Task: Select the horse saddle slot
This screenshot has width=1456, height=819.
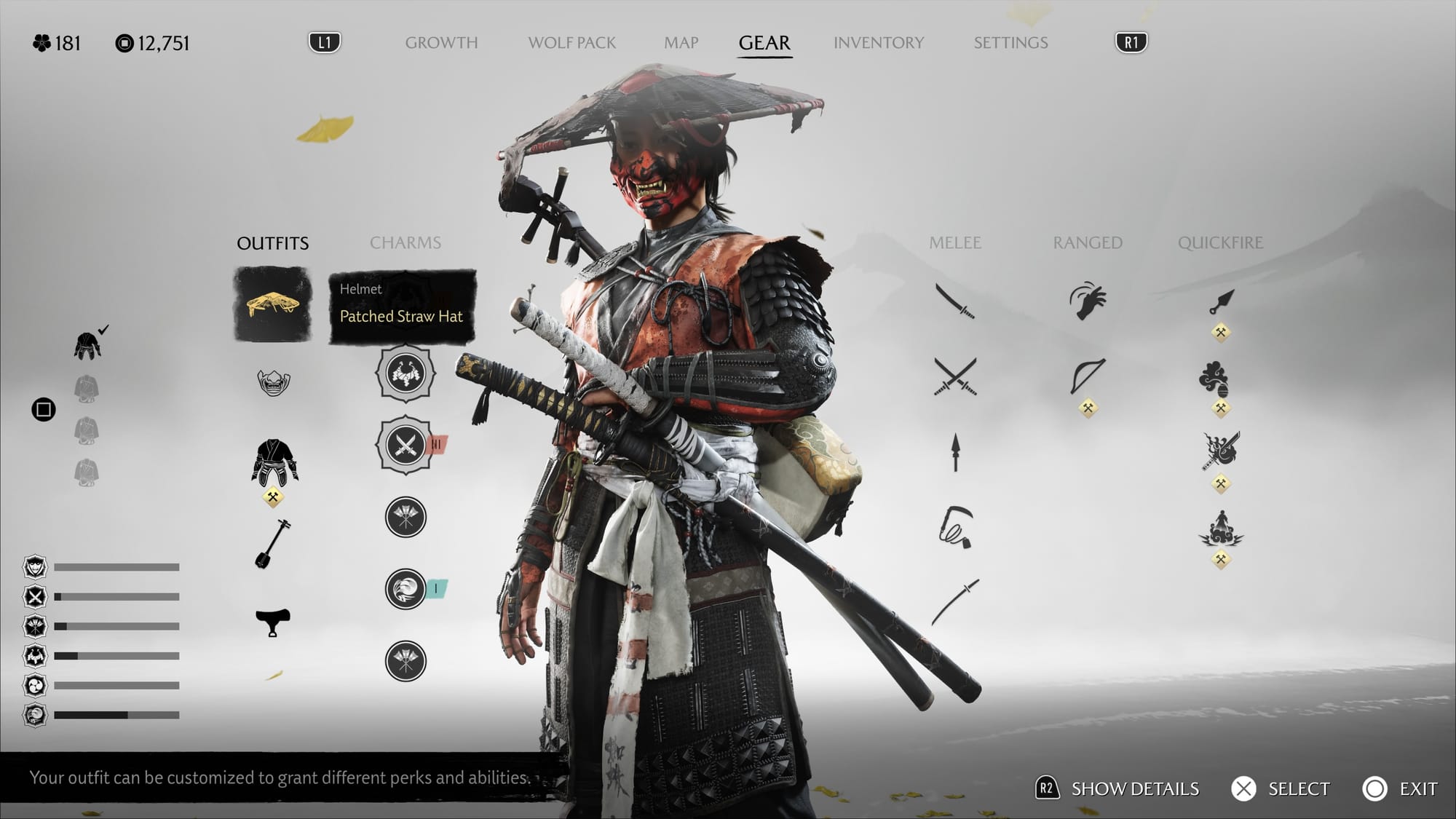Action: coord(273,622)
